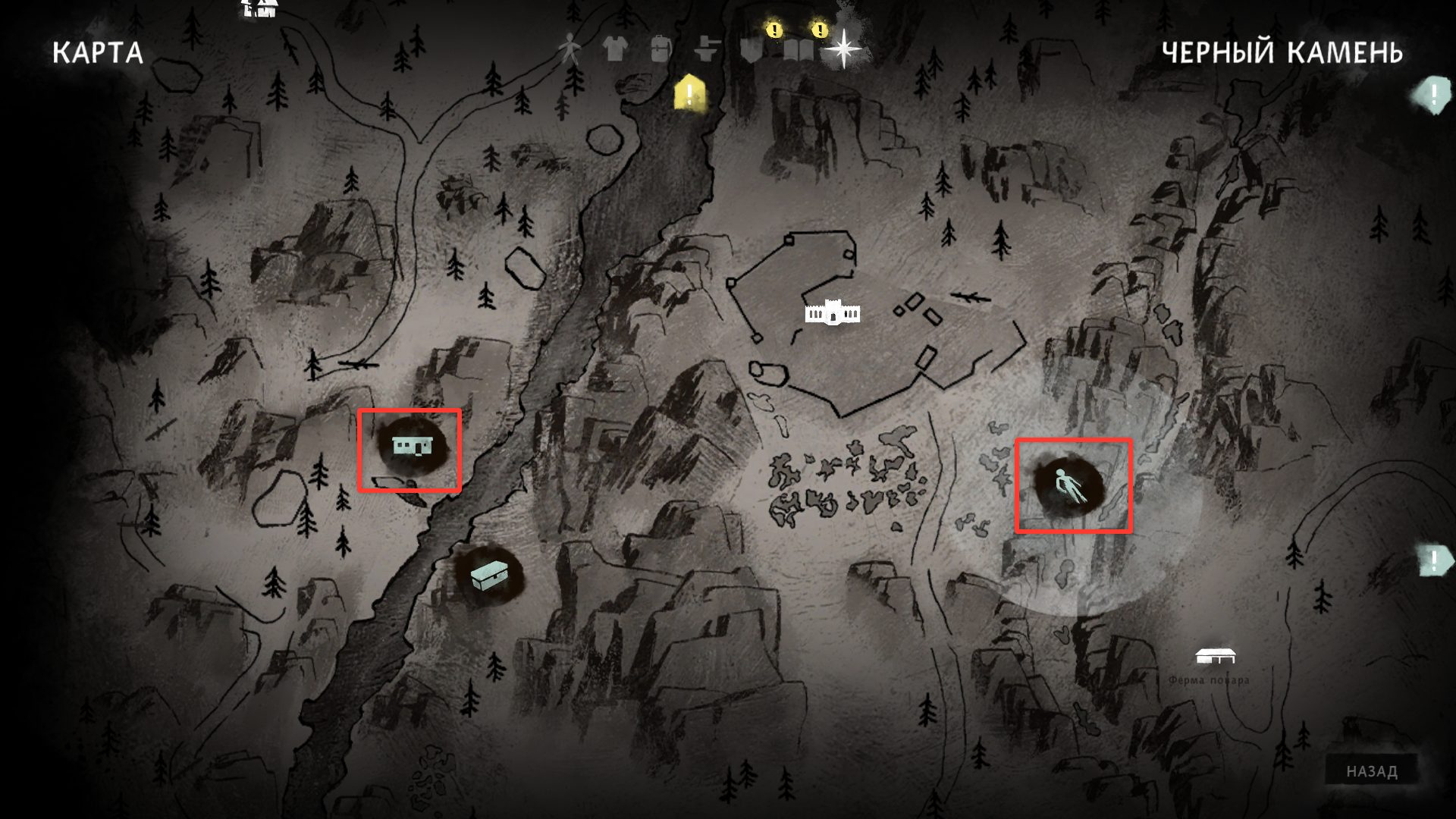Click the lower teal exclamation marker at right edge
This screenshot has width=1456, height=819.
(x=1432, y=560)
